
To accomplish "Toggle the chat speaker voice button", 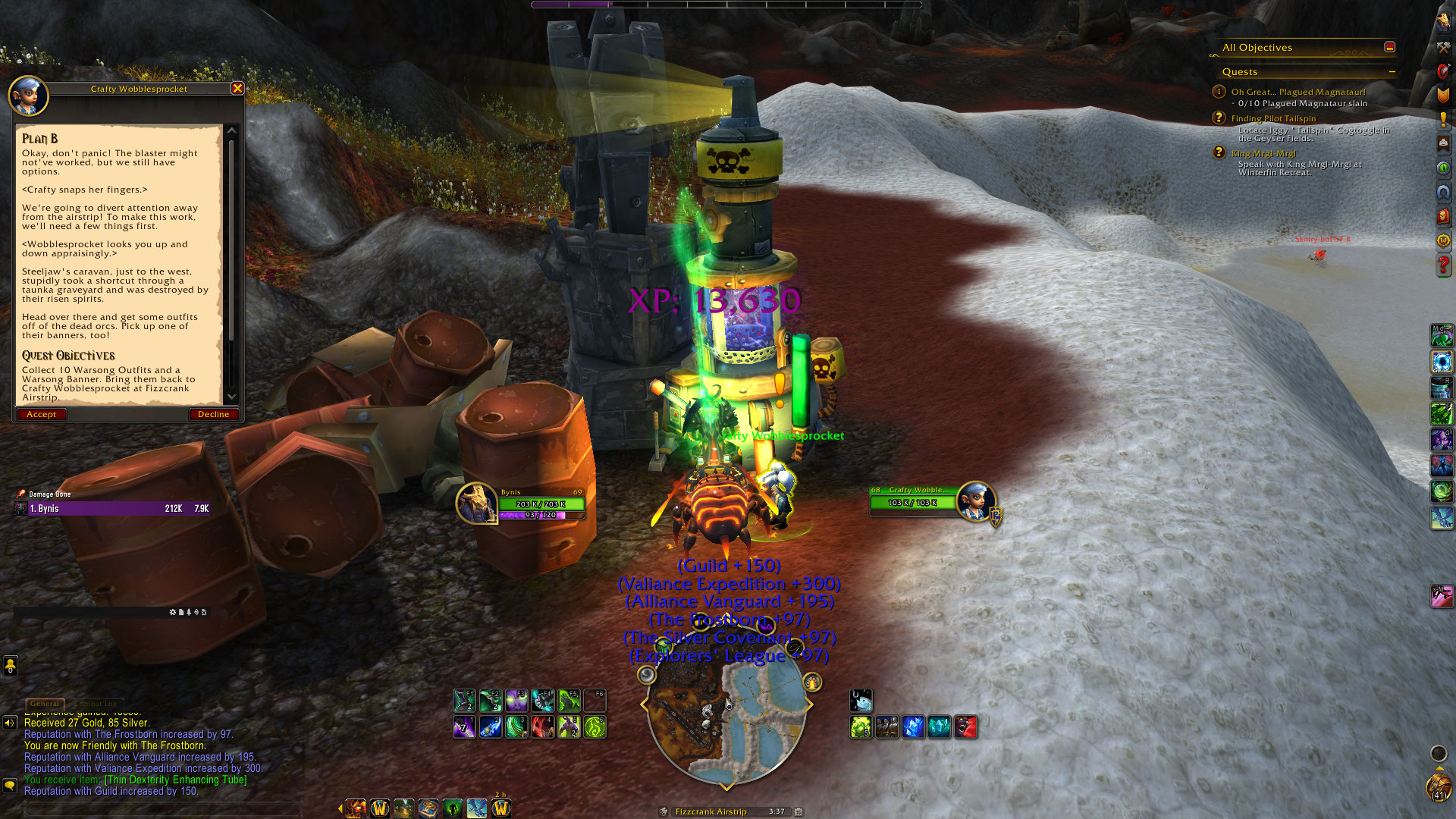I will [x=10, y=723].
